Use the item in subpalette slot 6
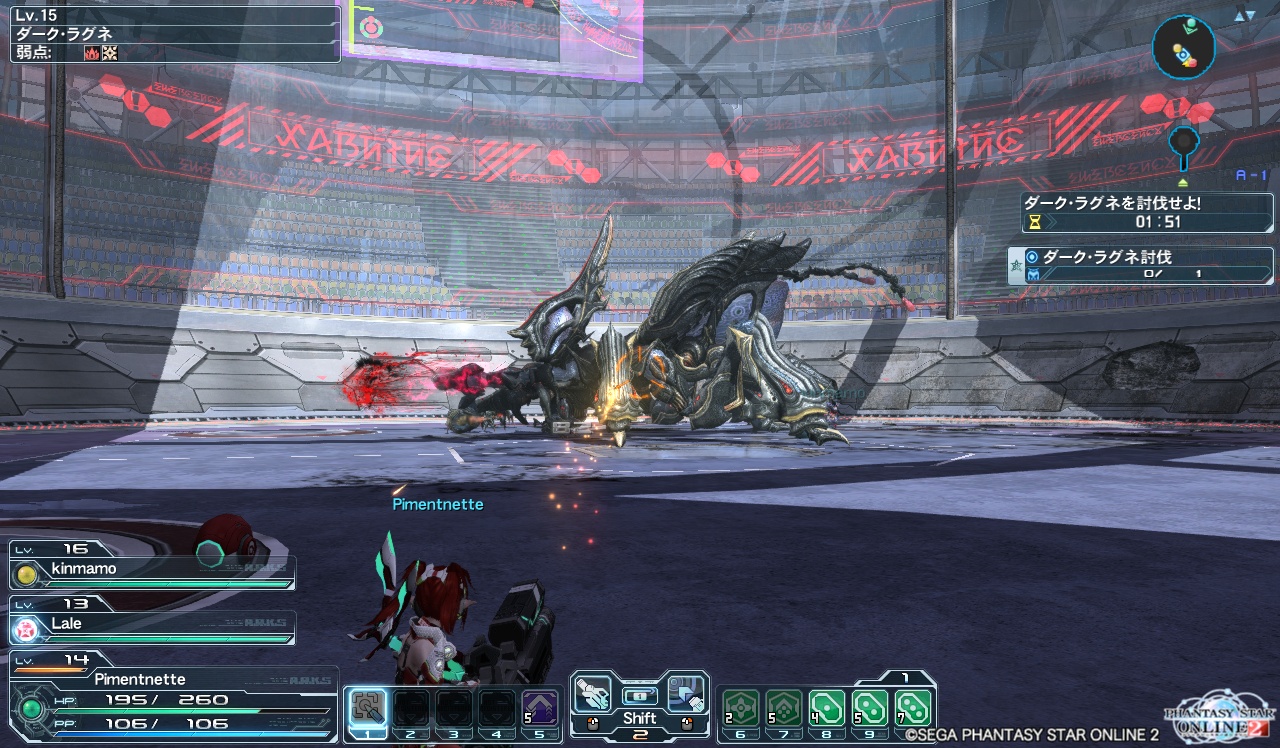This screenshot has width=1280, height=748. coord(741,708)
